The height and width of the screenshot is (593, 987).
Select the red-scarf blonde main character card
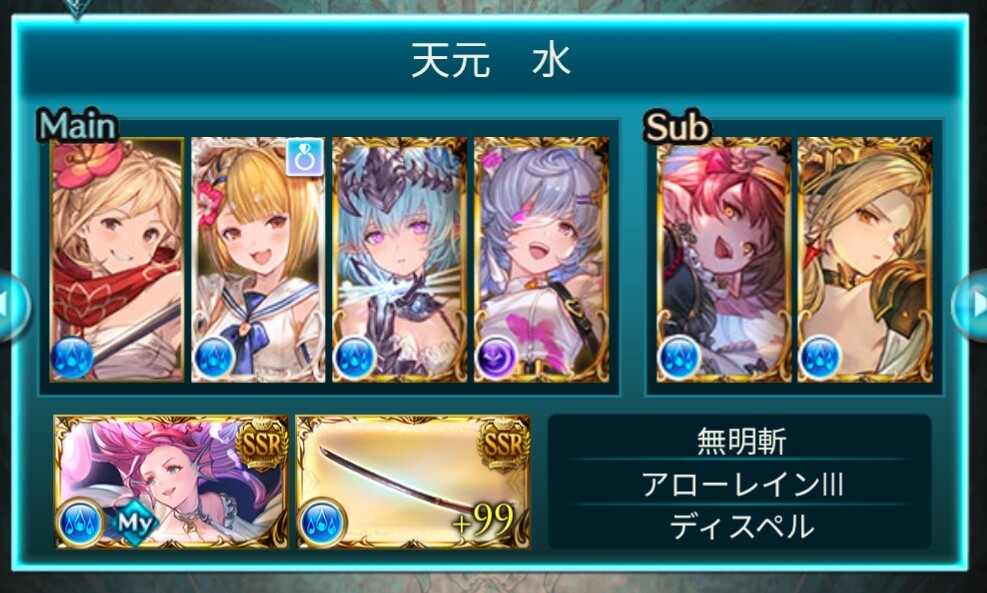117,260
